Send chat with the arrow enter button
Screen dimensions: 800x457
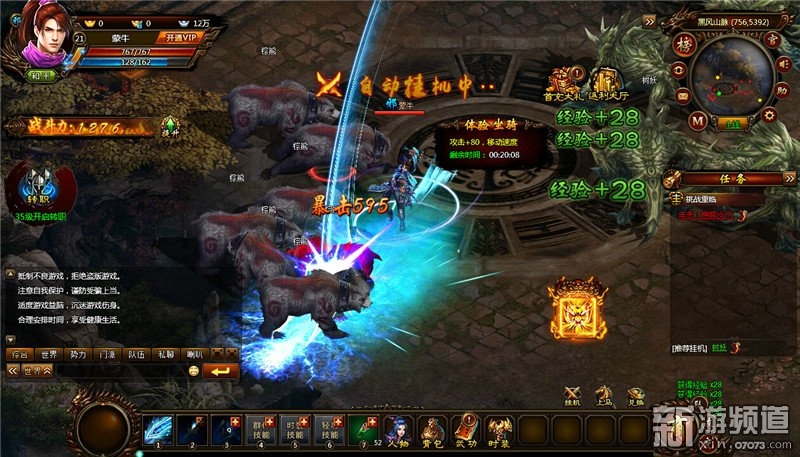[221, 371]
